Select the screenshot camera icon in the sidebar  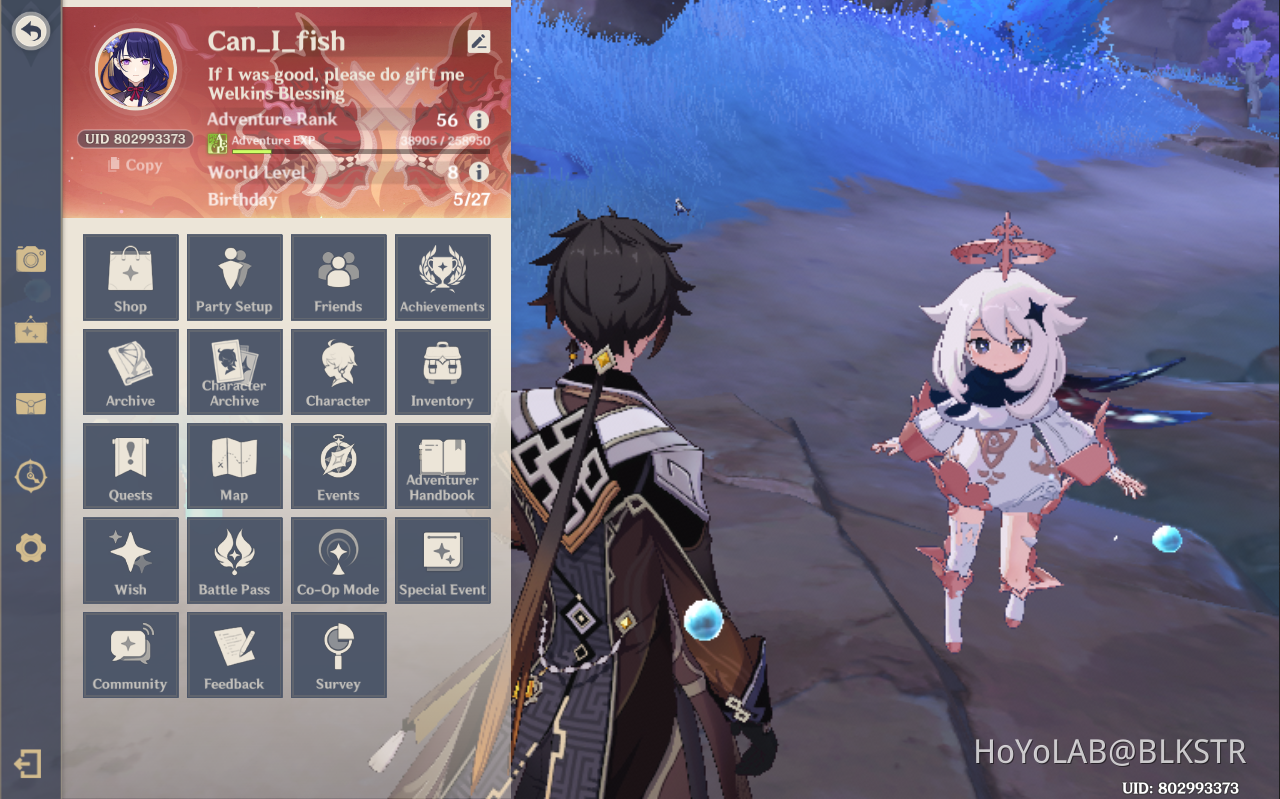(31, 259)
